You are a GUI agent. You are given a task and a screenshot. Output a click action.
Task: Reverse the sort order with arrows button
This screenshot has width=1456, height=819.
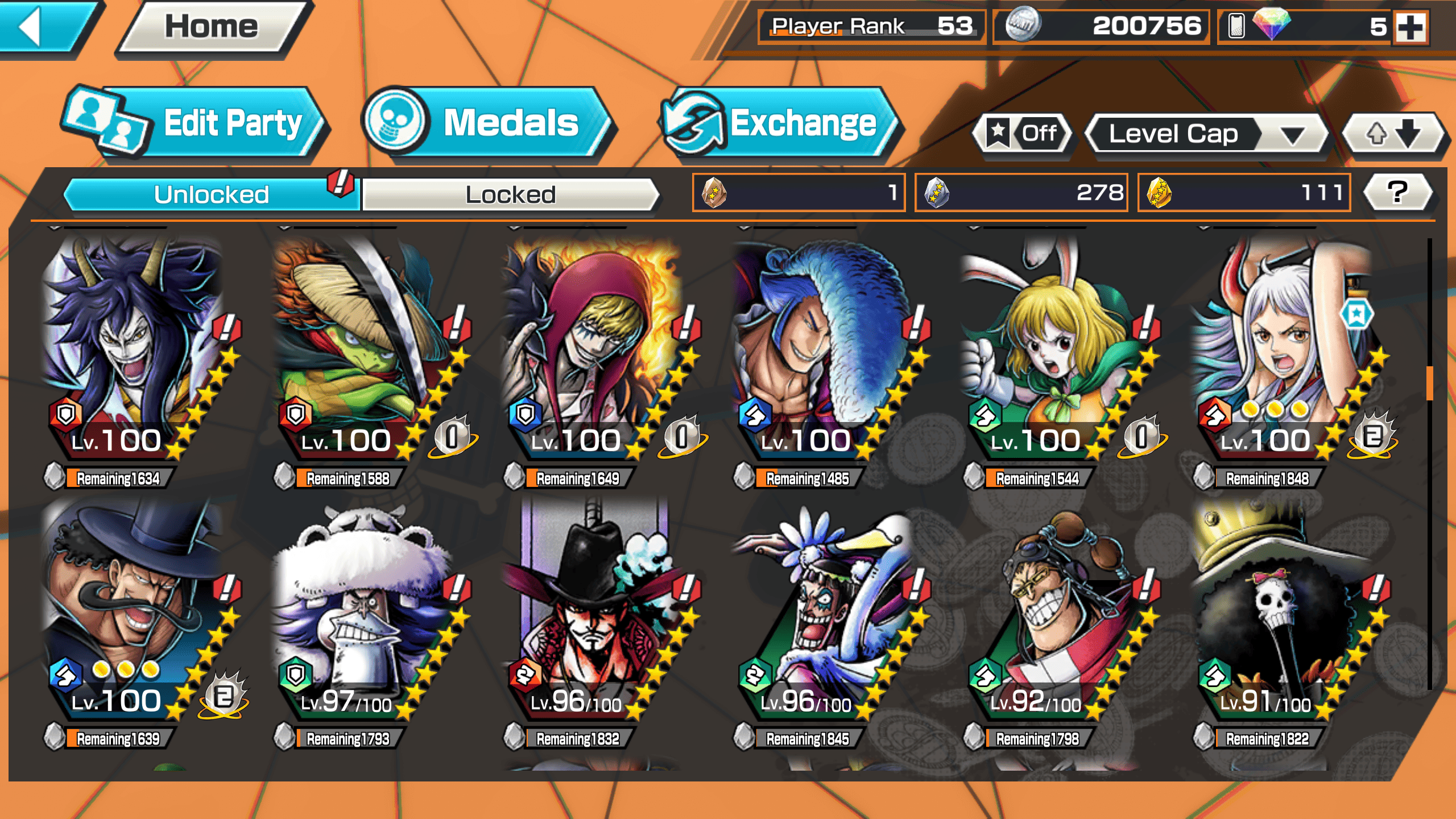pos(1393,134)
